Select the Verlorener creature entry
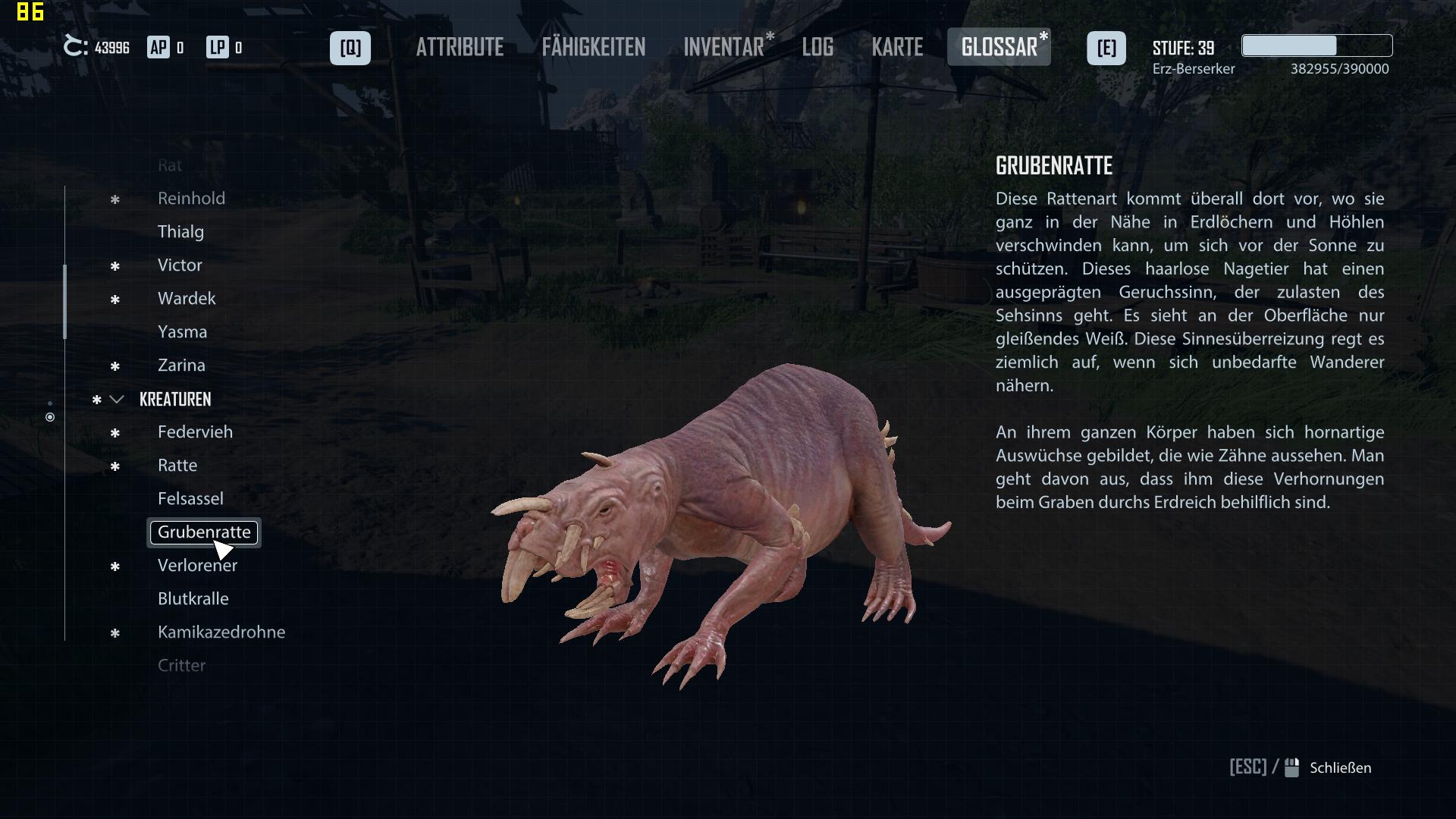Screen dimensions: 1456x819 (197, 566)
